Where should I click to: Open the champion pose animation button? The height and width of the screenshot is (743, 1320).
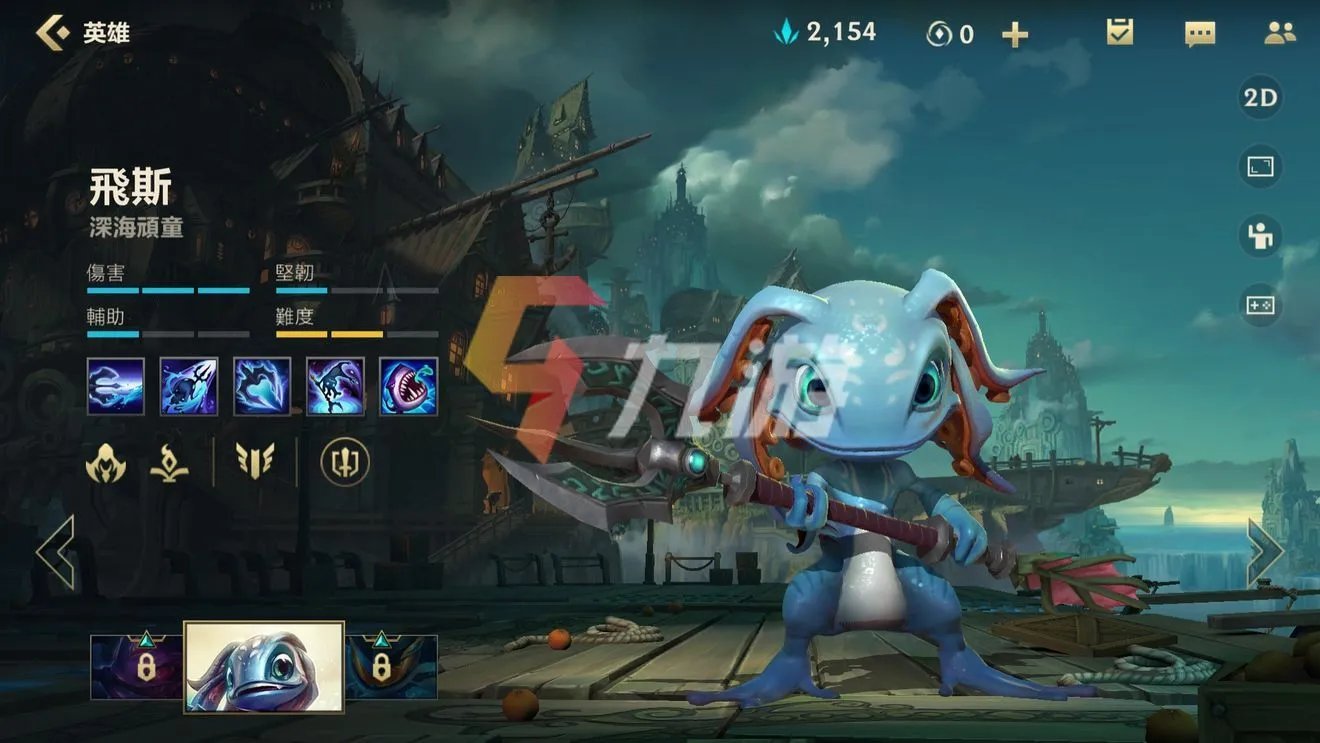(1260, 236)
